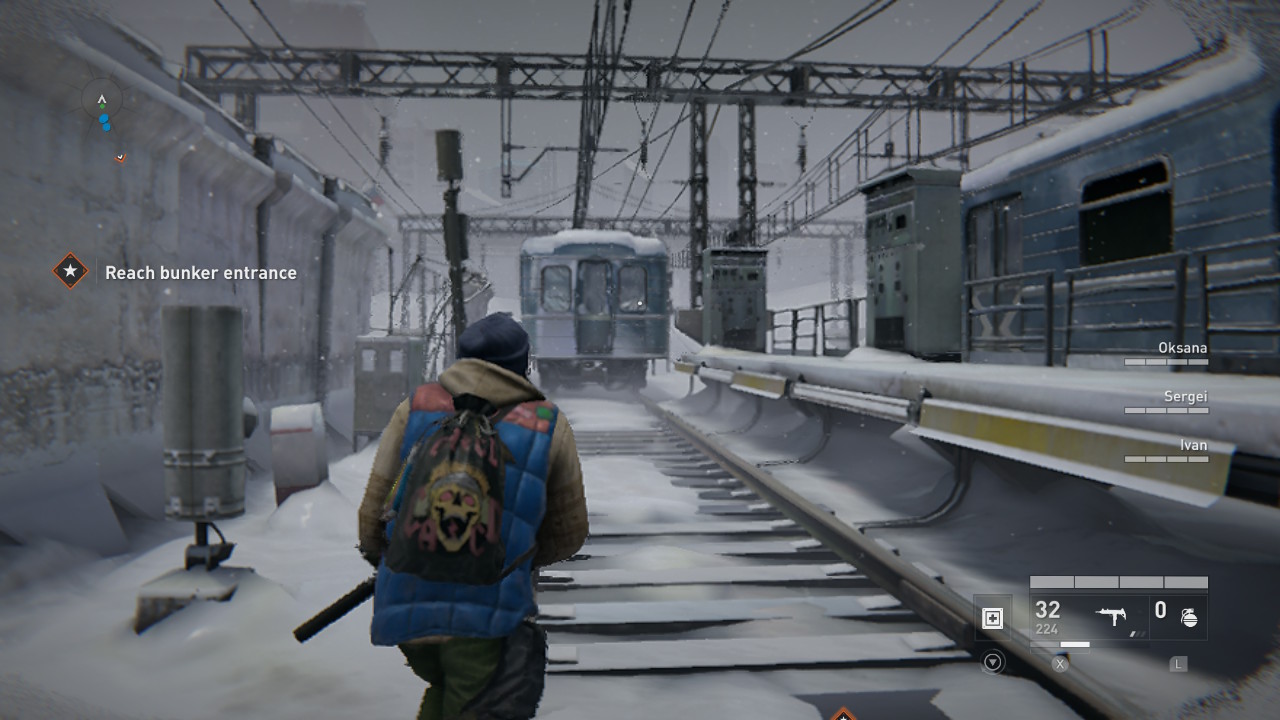Click the orange objective marker below the radar
This screenshot has width=1280, height=720.
(x=120, y=157)
